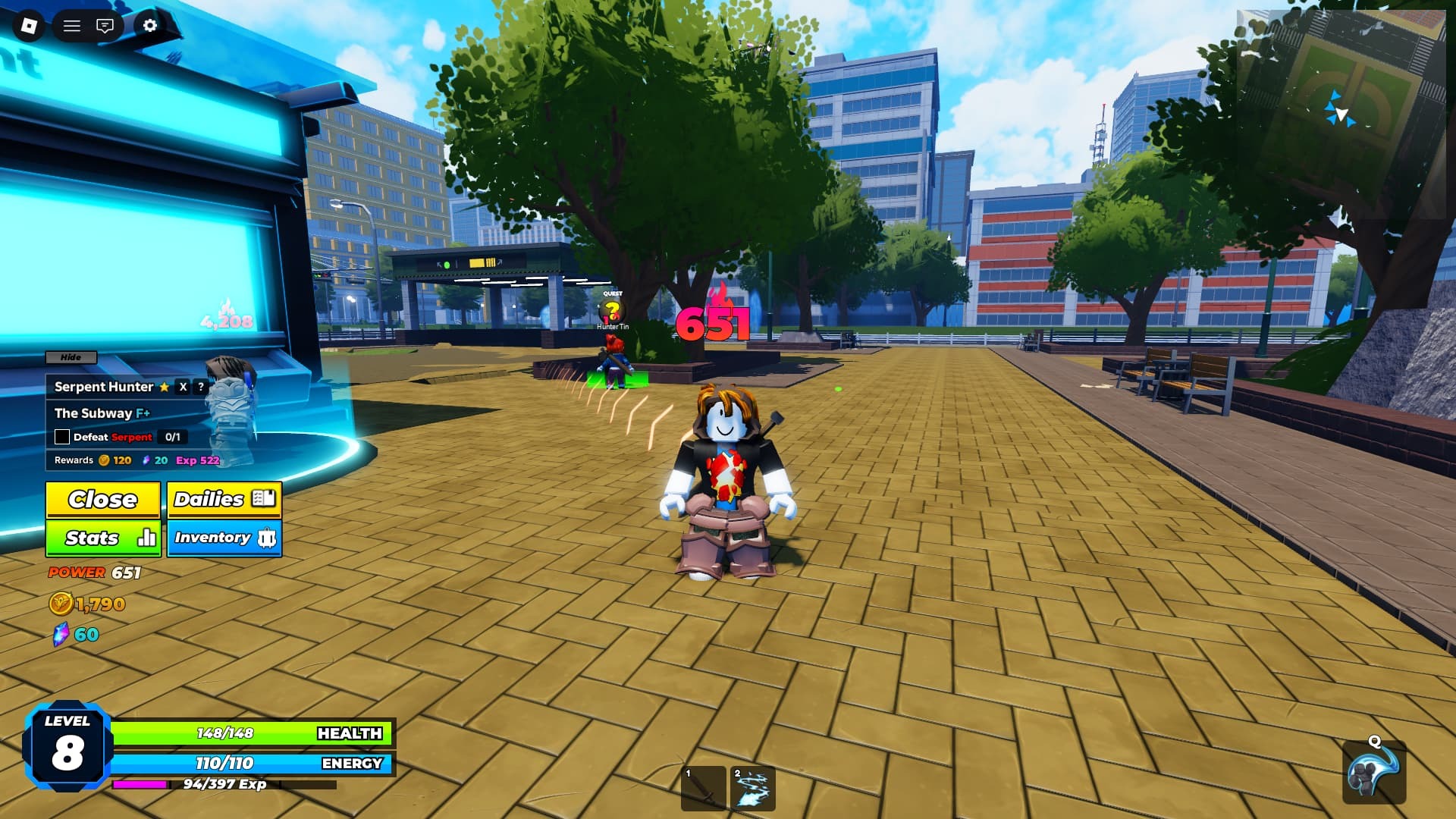This screenshot has width=1456, height=819.
Task: Click the yellow Close button
Action: [103, 500]
